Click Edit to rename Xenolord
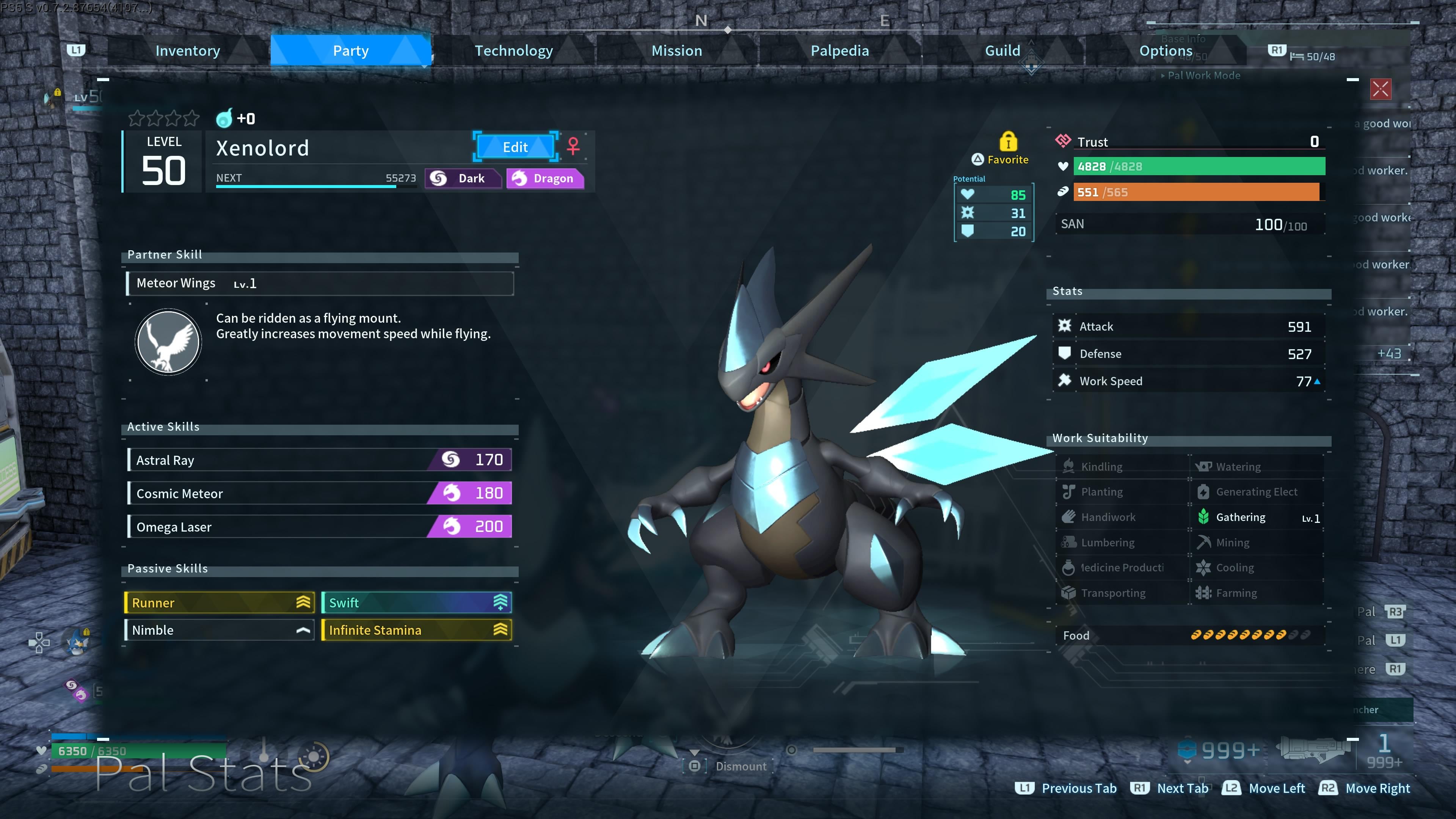1456x819 pixels. [x=515, y=147]
